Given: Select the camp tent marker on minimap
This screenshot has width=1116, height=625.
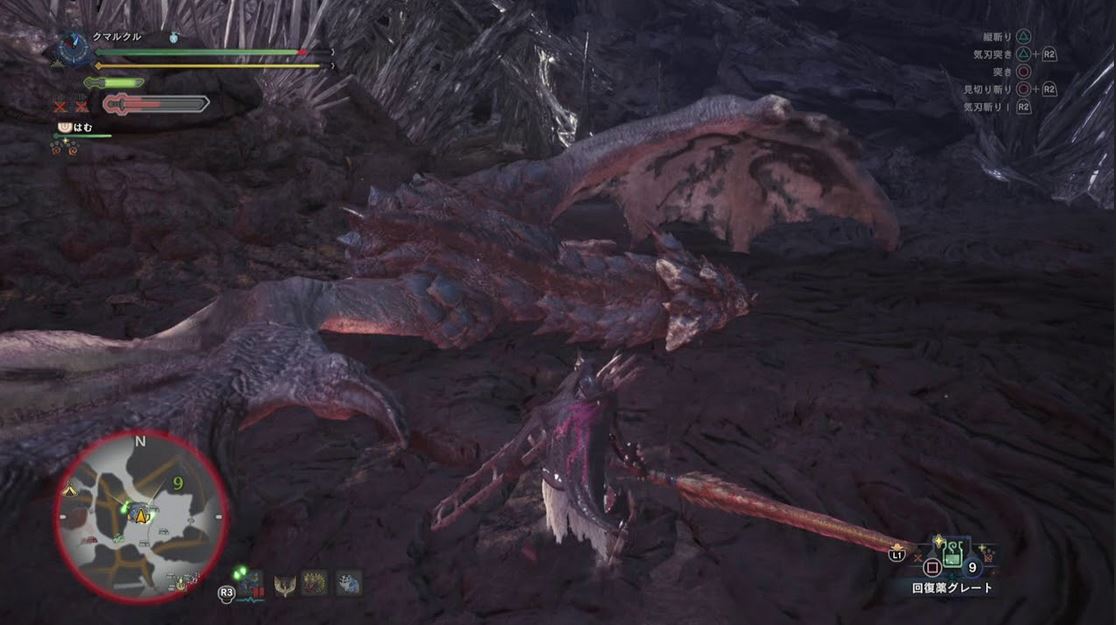Looking at the screenshot, I should tap(70, 492).
